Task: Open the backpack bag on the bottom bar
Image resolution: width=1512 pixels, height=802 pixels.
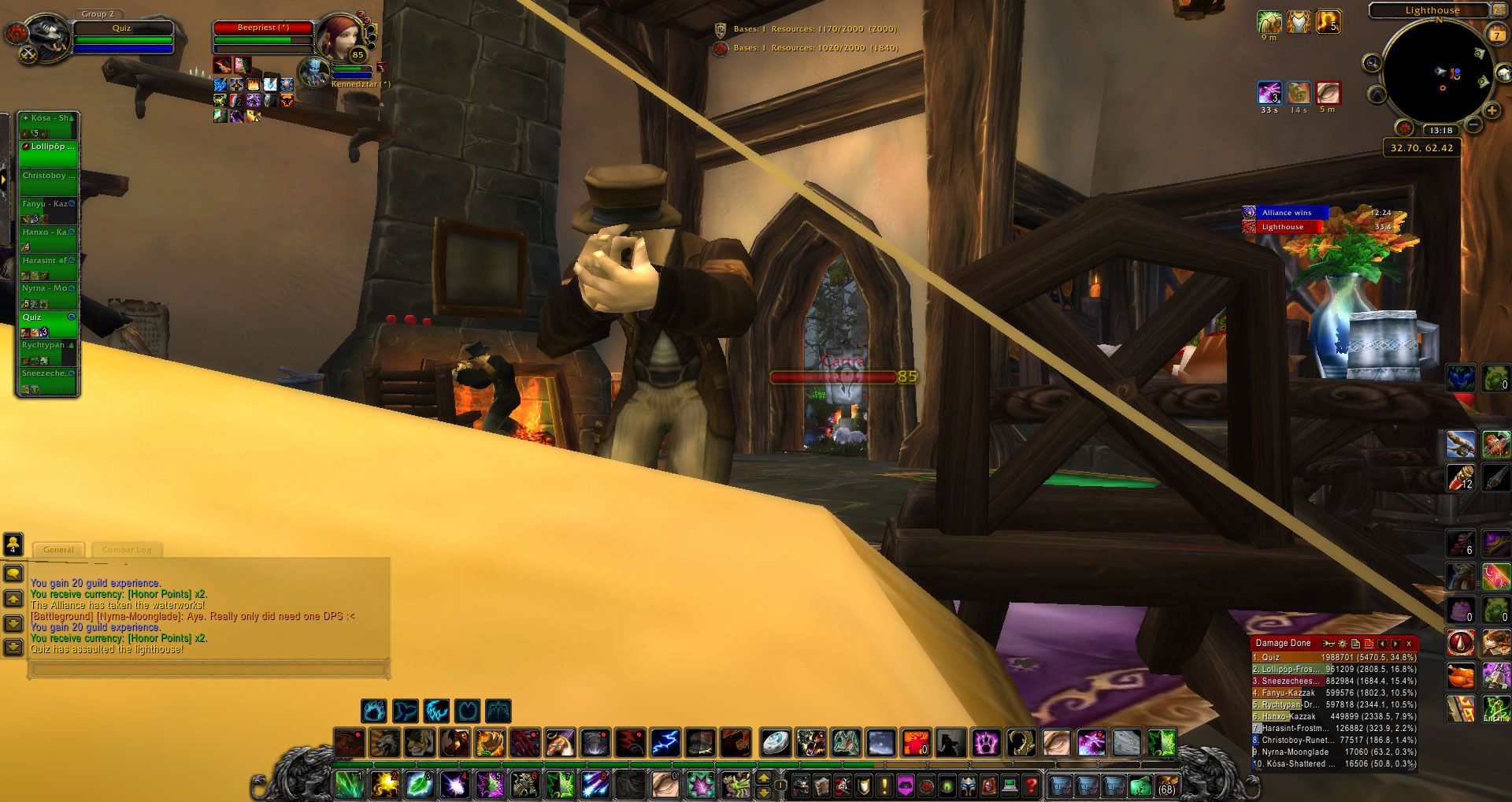Action: click(1167, 787)
